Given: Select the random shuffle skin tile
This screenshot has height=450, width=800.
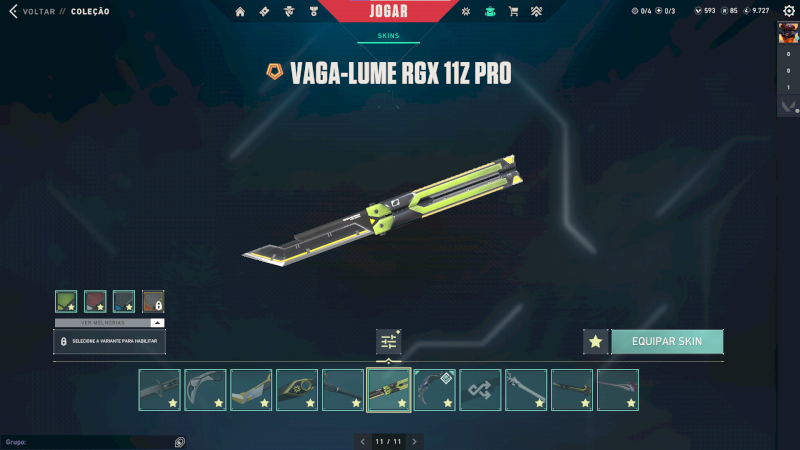Looking at the screenshot, I should [x=481, y=390].
